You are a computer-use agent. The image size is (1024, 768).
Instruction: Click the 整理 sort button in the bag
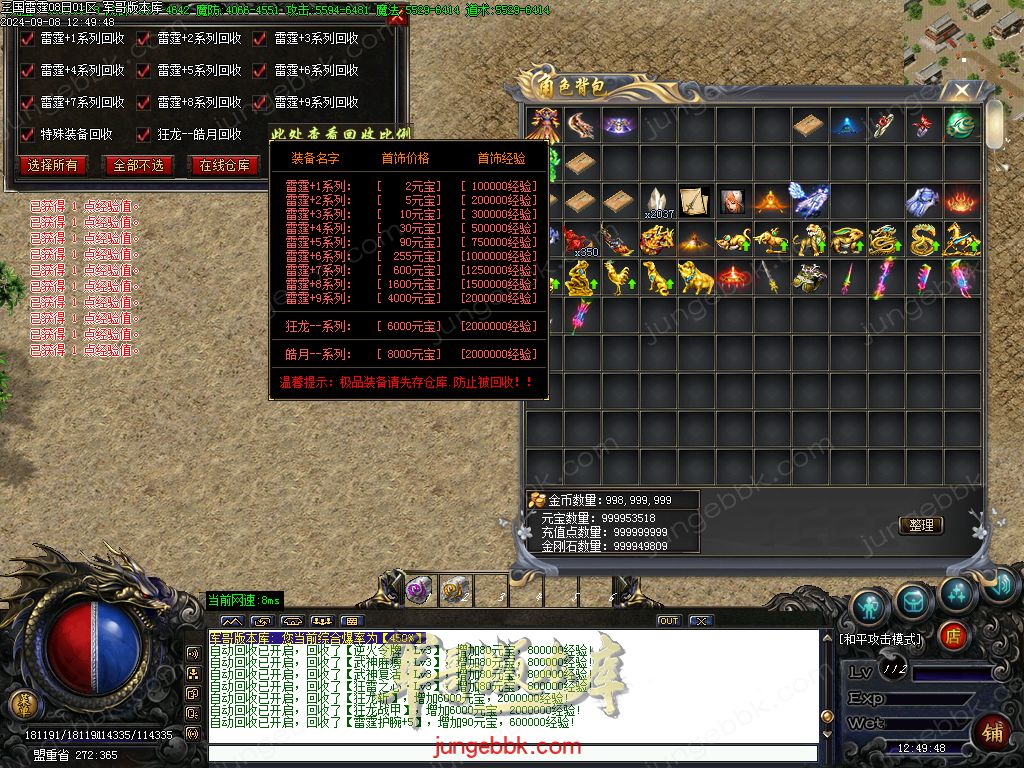point(921,525)
